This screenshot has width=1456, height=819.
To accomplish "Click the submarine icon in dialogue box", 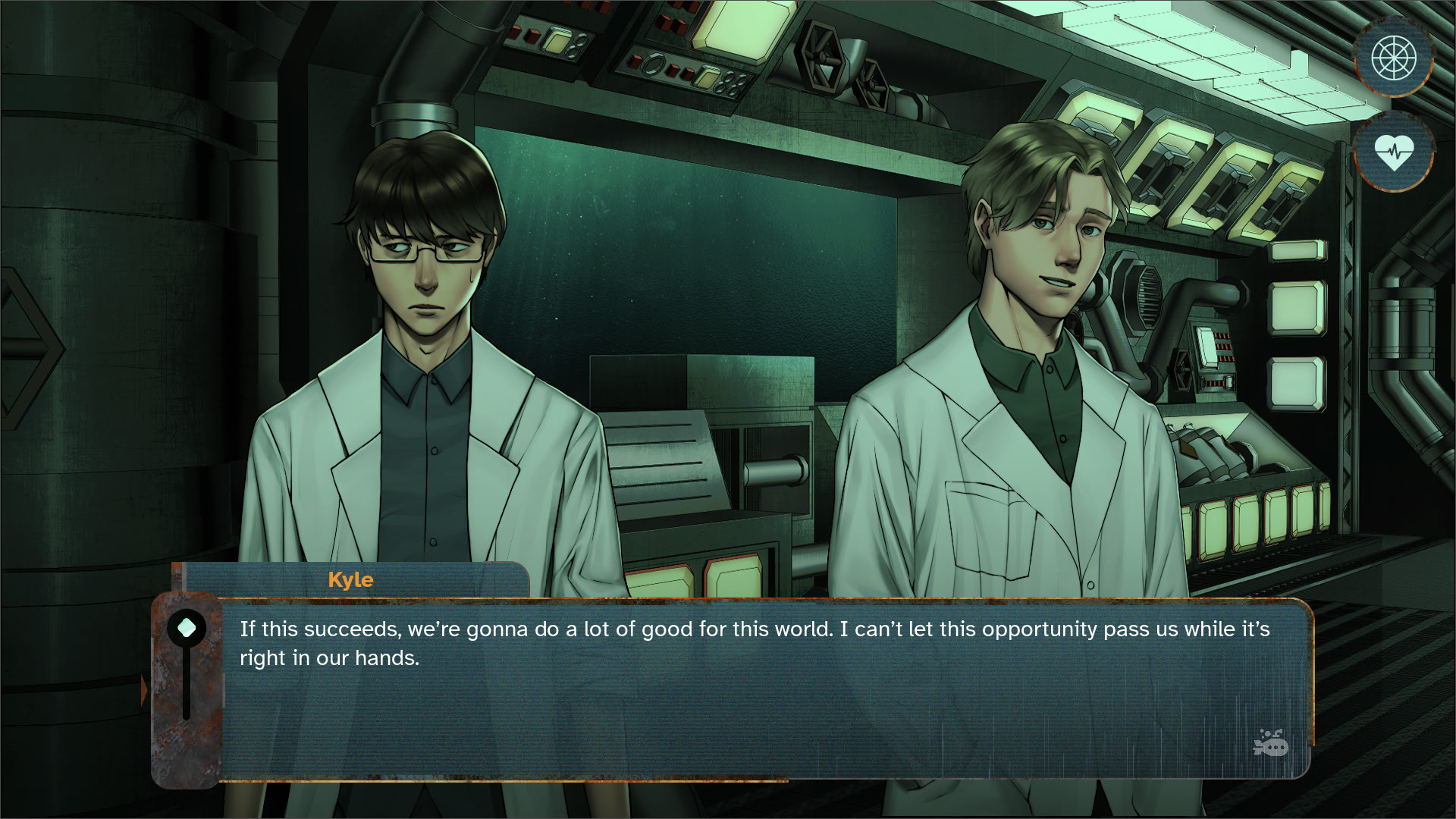I will click(x=1271, y=744).
